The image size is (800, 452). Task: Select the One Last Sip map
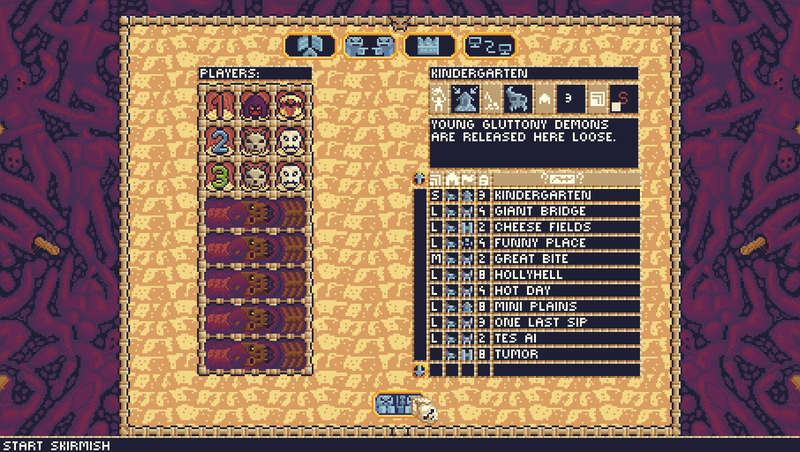(564, 323)
